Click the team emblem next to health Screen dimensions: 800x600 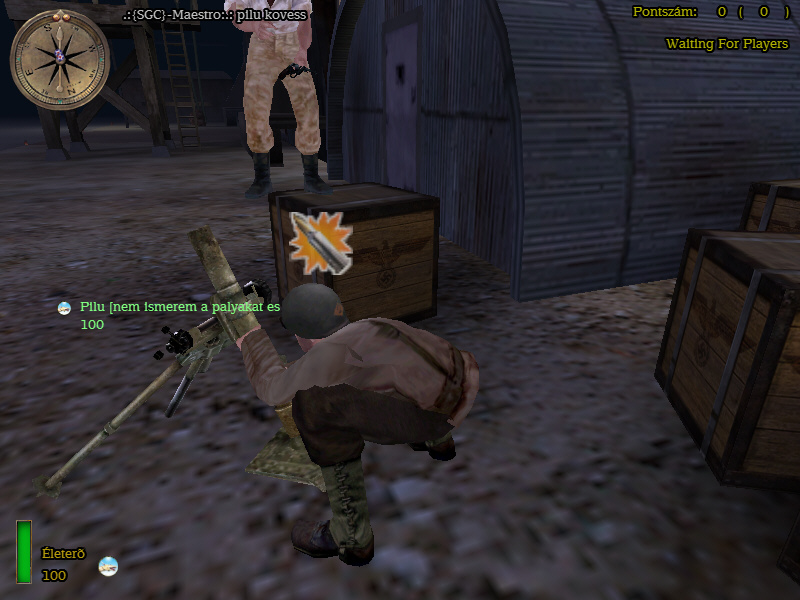109,566
